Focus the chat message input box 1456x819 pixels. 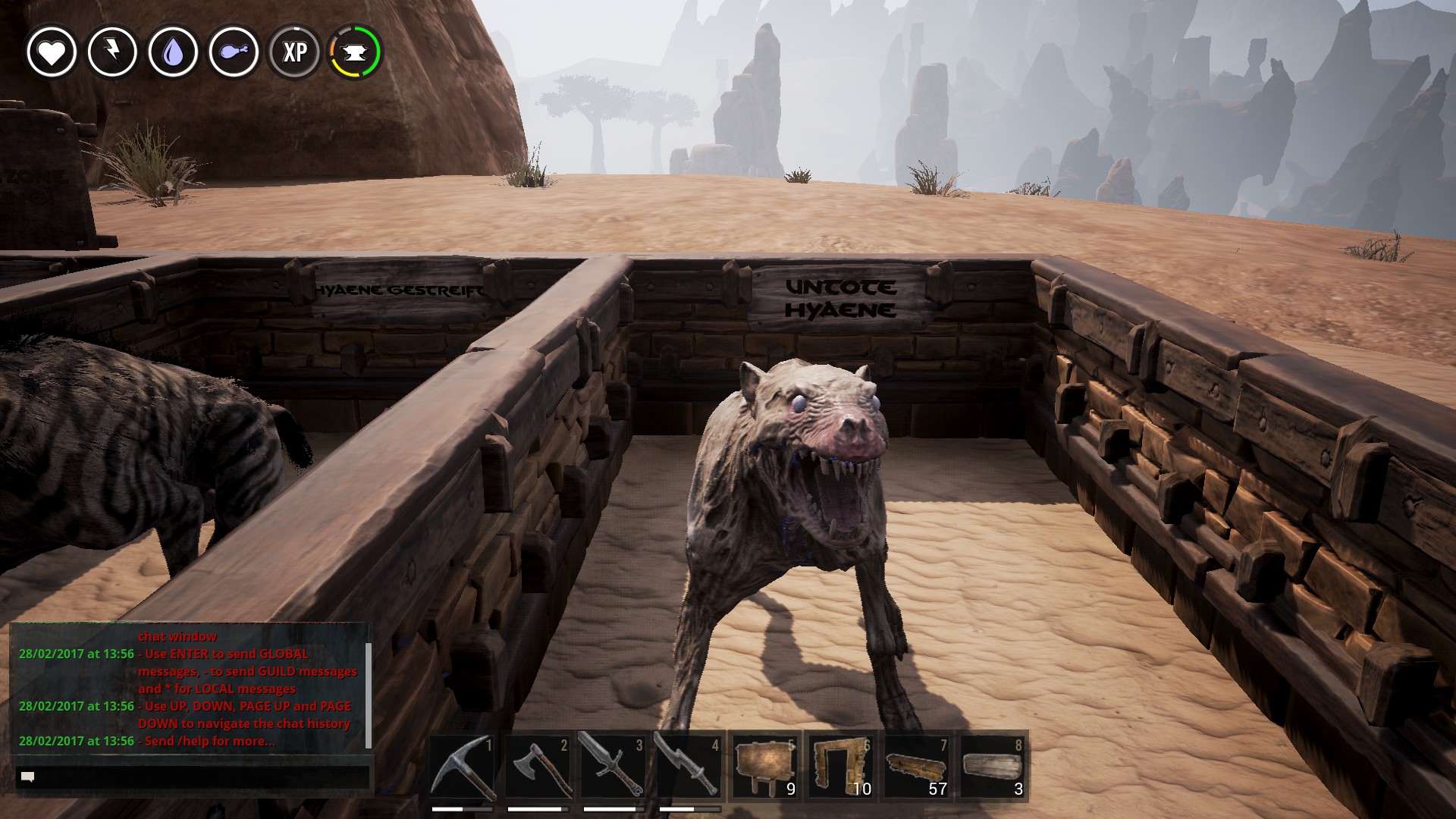(x=193, y=777)
